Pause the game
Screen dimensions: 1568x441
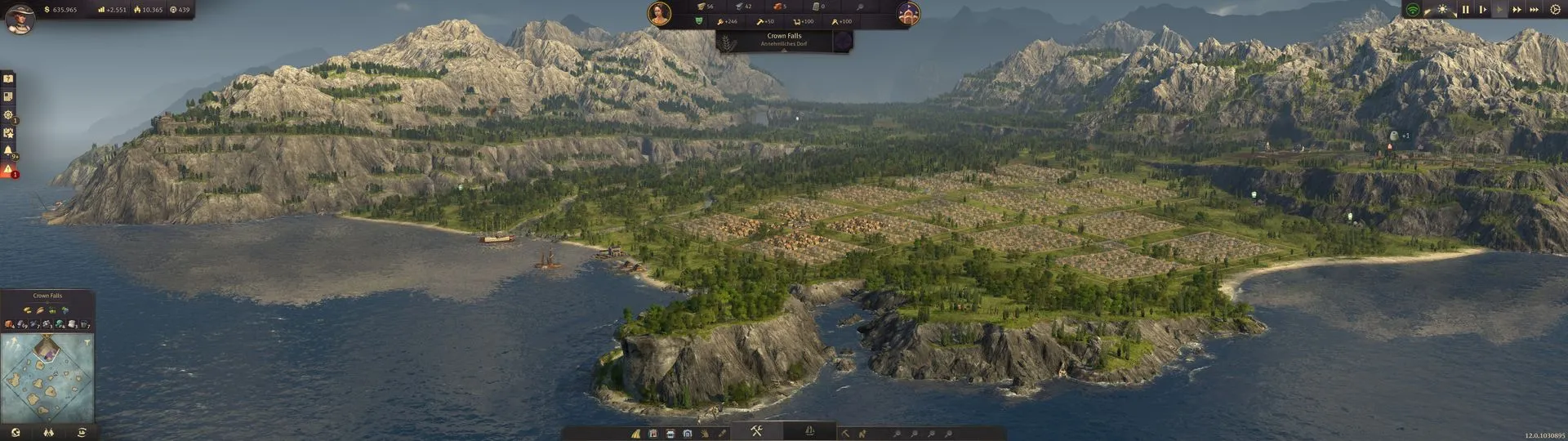[1465, 10]
